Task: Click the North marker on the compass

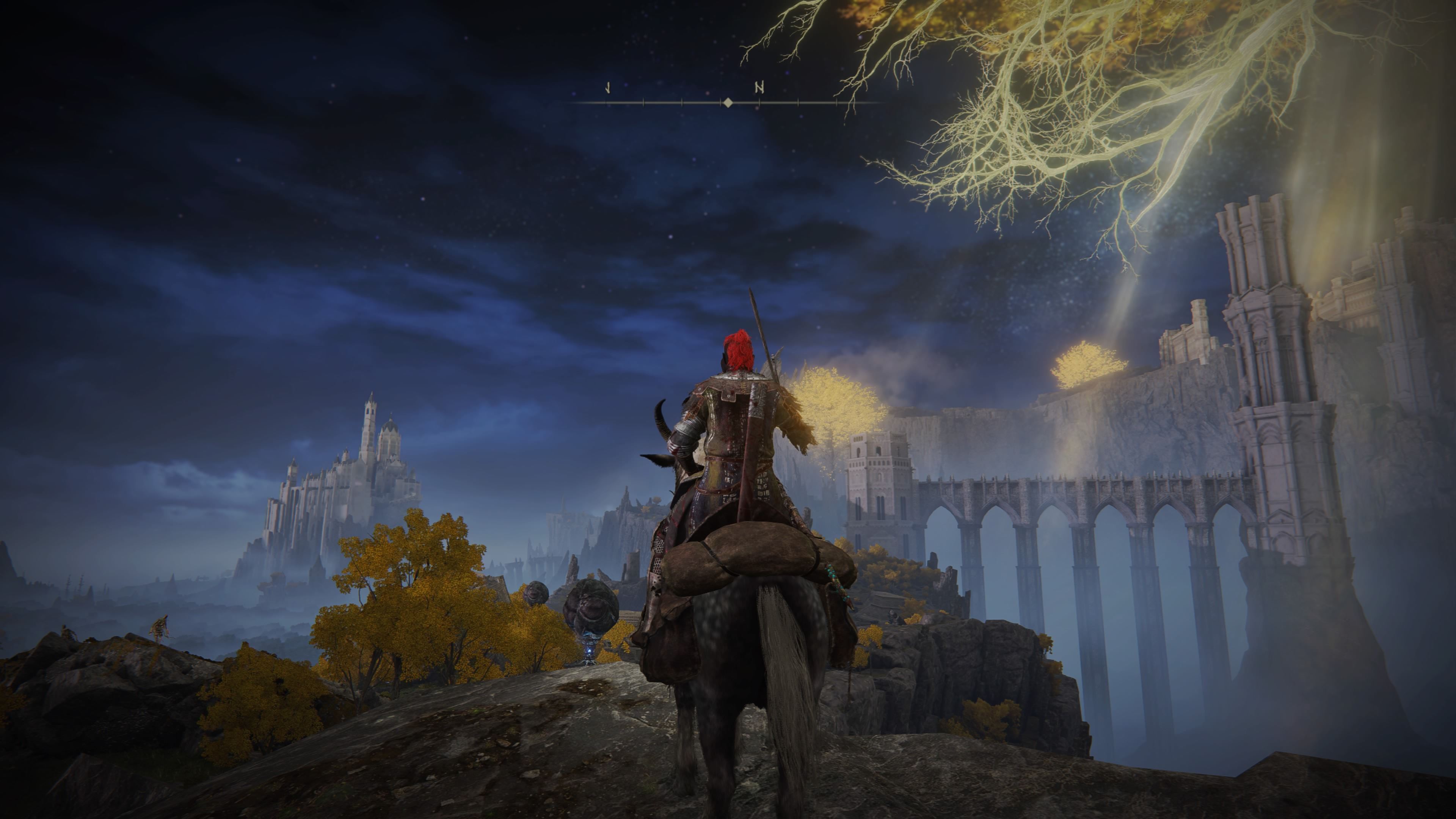Action: click(x=759, y=88)
